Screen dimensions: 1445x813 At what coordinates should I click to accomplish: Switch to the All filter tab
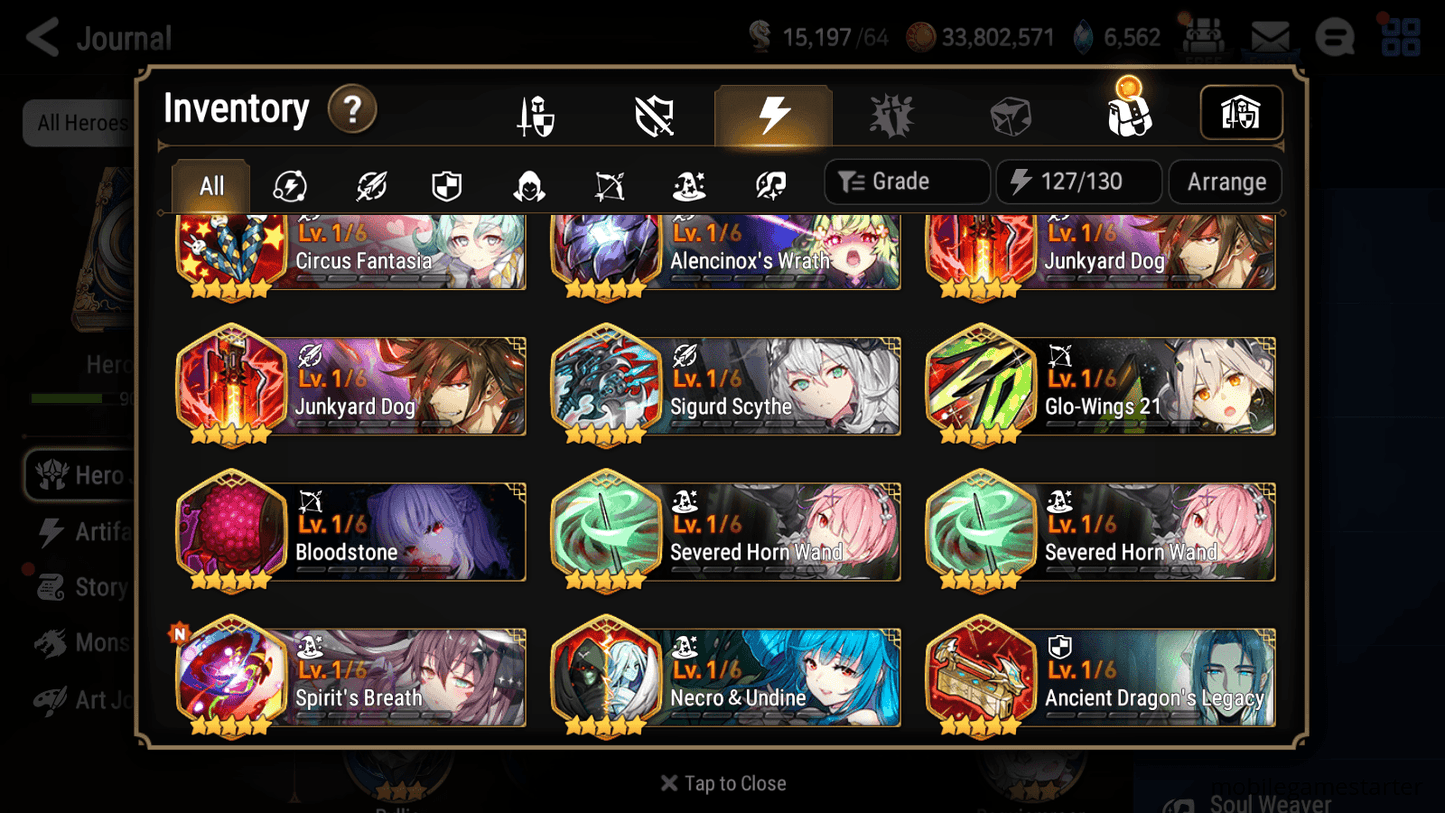pyautogui.click(x=209, y=184)
